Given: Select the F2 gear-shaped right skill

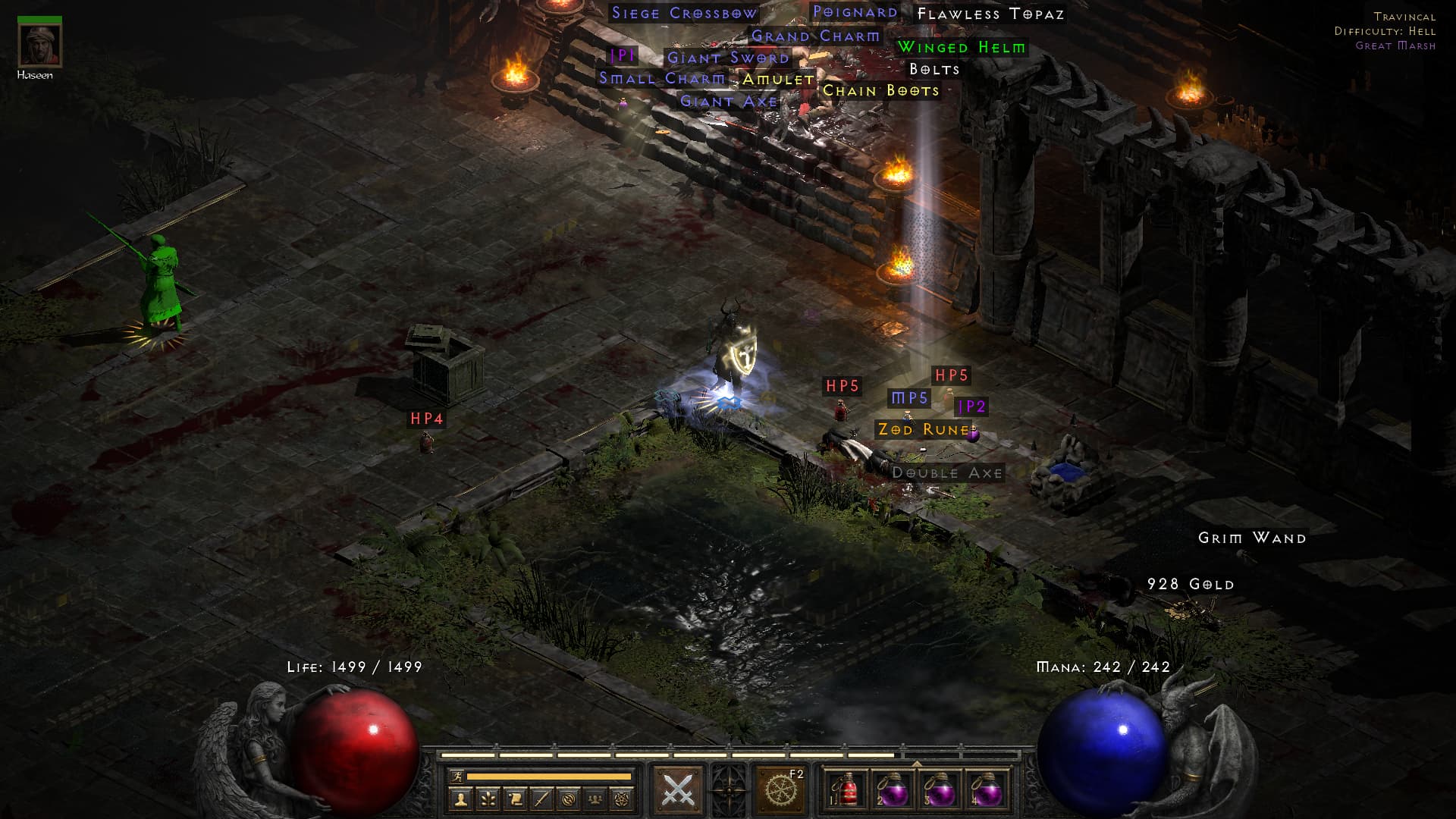Looking at the screenshot, I should (780, 790).
